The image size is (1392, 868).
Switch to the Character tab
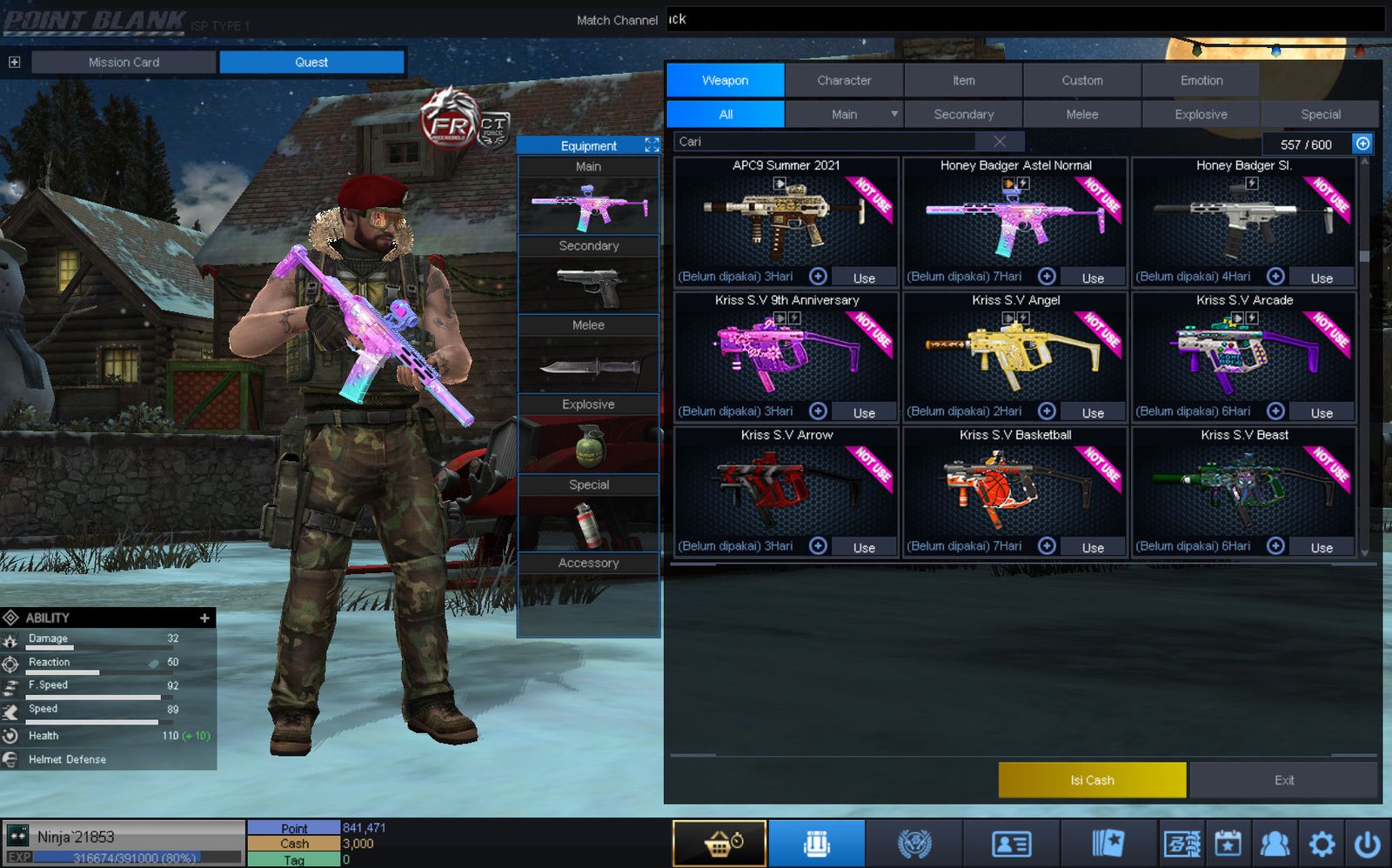844,80
